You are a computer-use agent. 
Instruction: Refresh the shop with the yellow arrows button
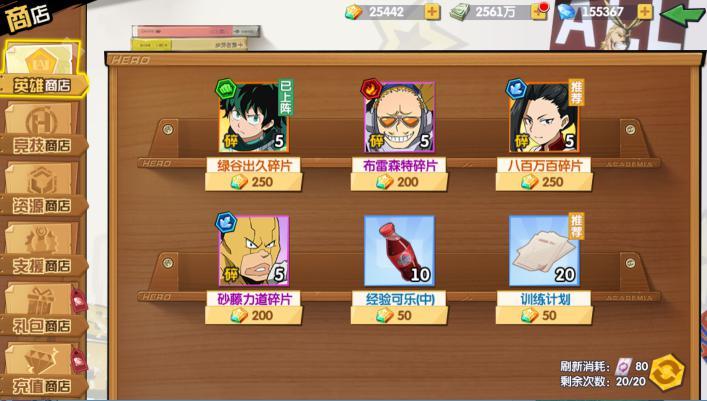666,372
